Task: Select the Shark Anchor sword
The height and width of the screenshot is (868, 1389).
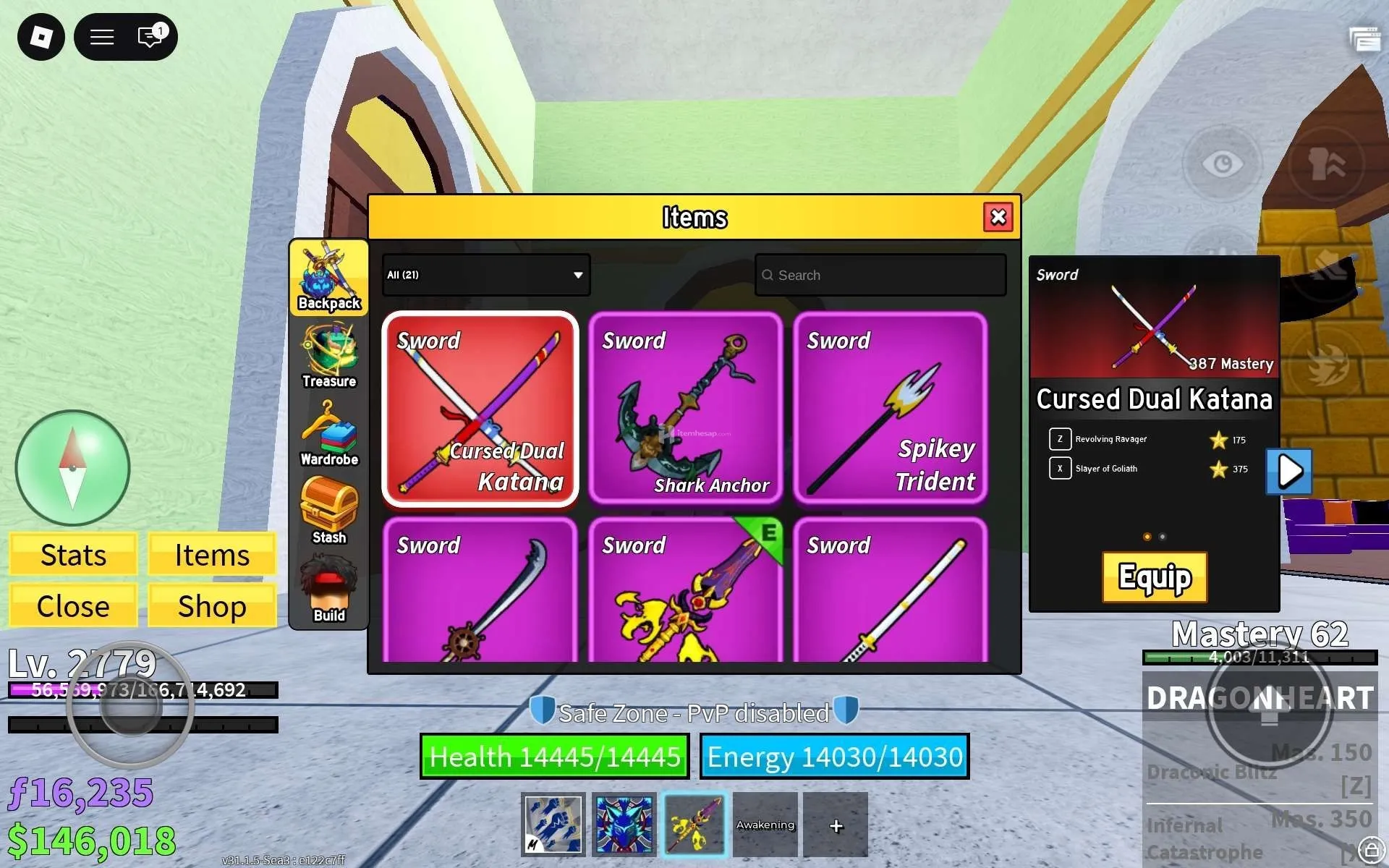Action: pos(685,409)
